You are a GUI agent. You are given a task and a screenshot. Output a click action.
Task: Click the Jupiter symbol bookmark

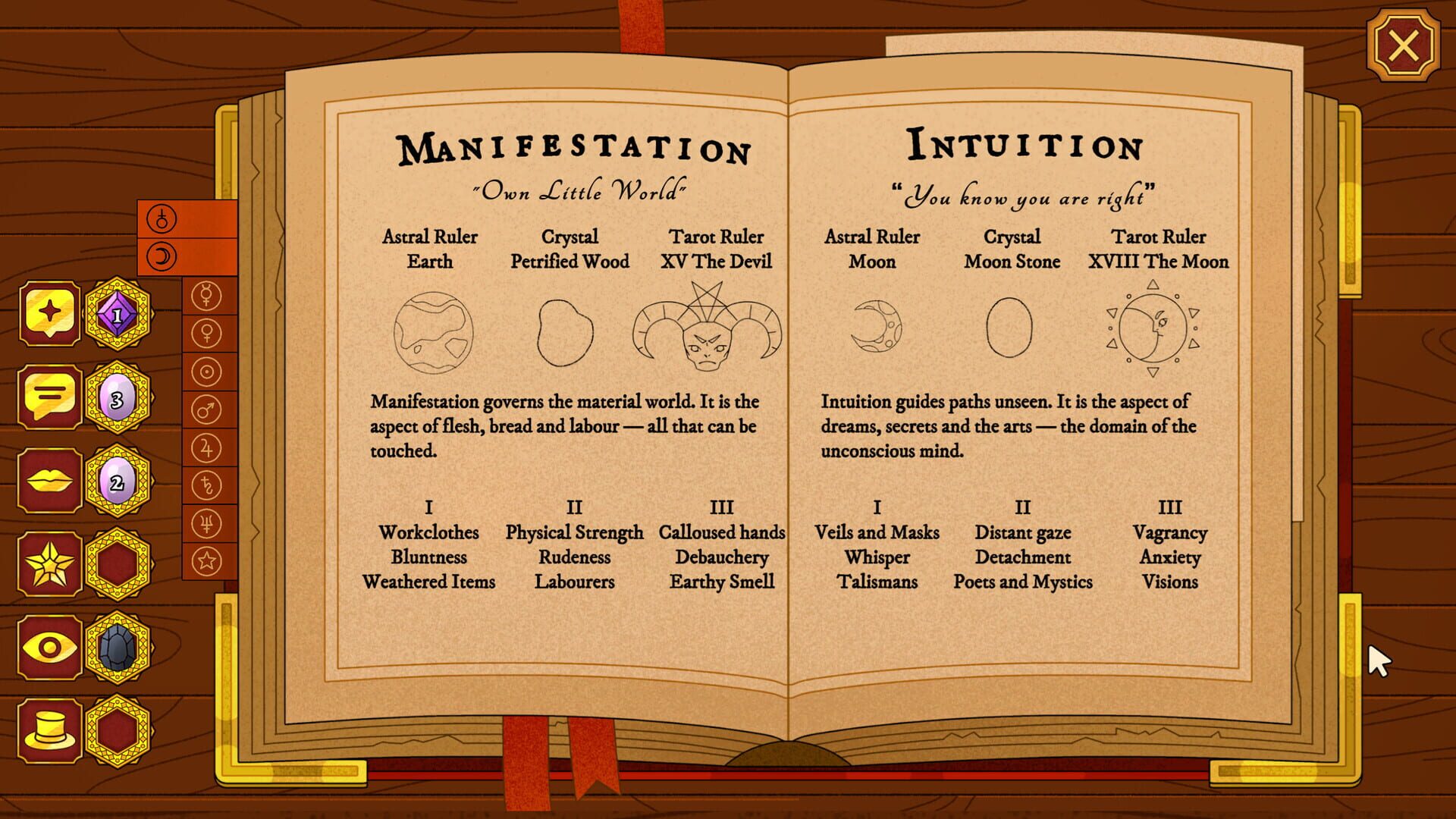tap(206, 444)
